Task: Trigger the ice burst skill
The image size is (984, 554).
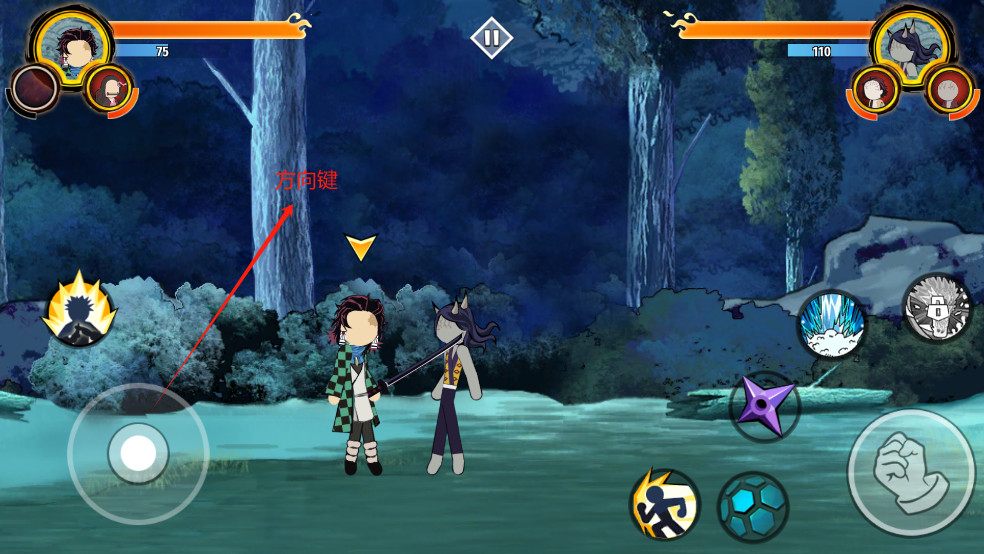Action: pos(832,325)
